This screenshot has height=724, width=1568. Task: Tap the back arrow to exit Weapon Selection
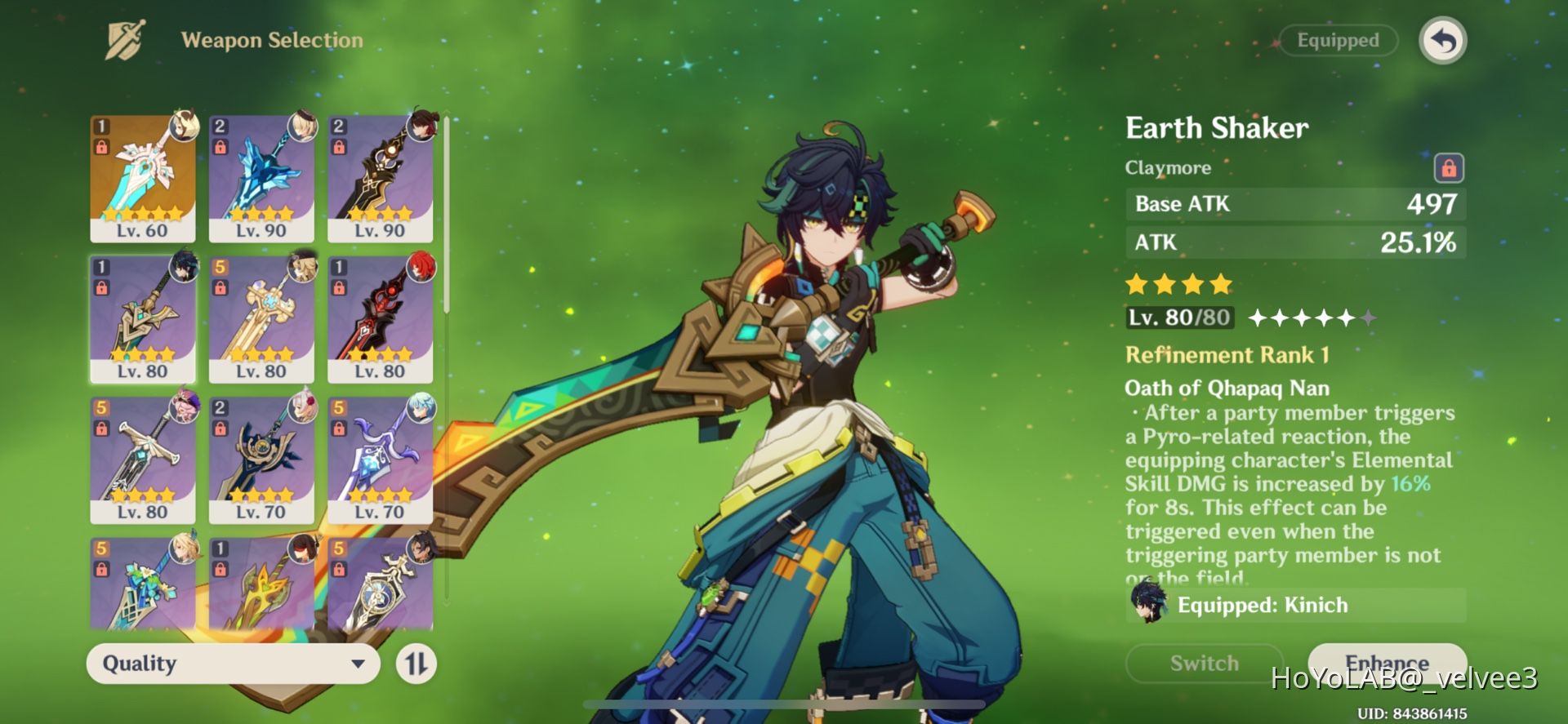1441,39
